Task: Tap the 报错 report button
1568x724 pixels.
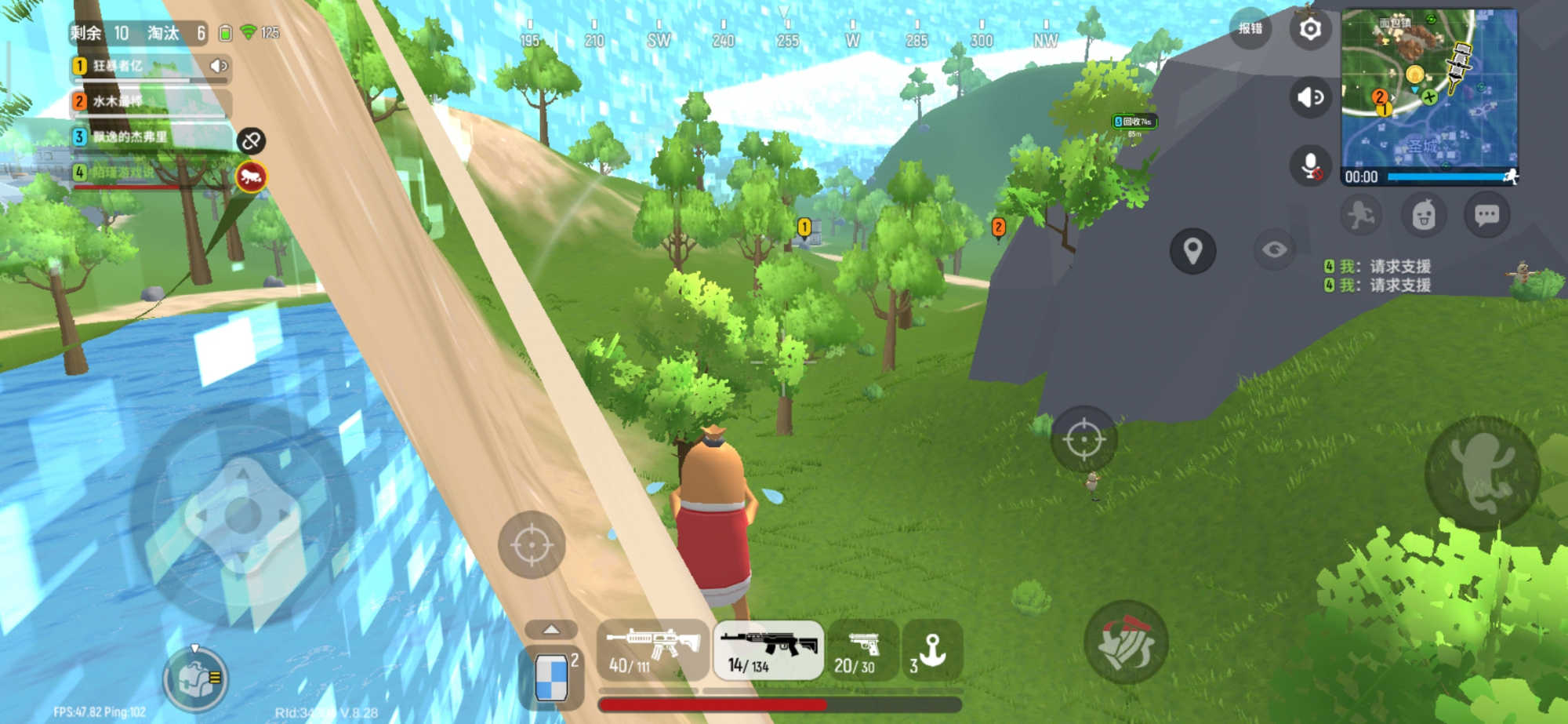Action: pyautogui.click(x=1250, y=30)
